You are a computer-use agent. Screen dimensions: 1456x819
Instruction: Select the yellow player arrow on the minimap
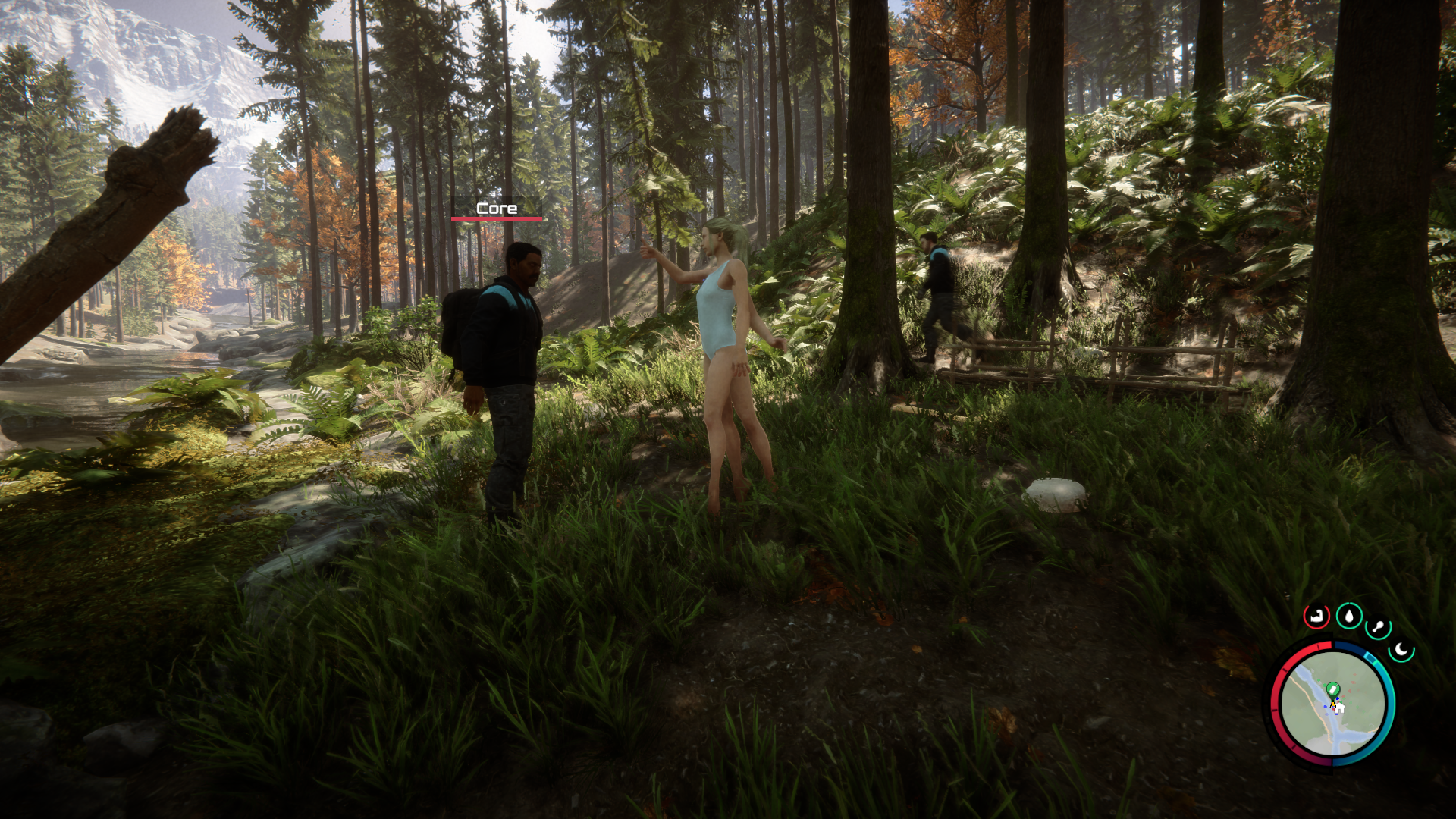(1333, 704)
